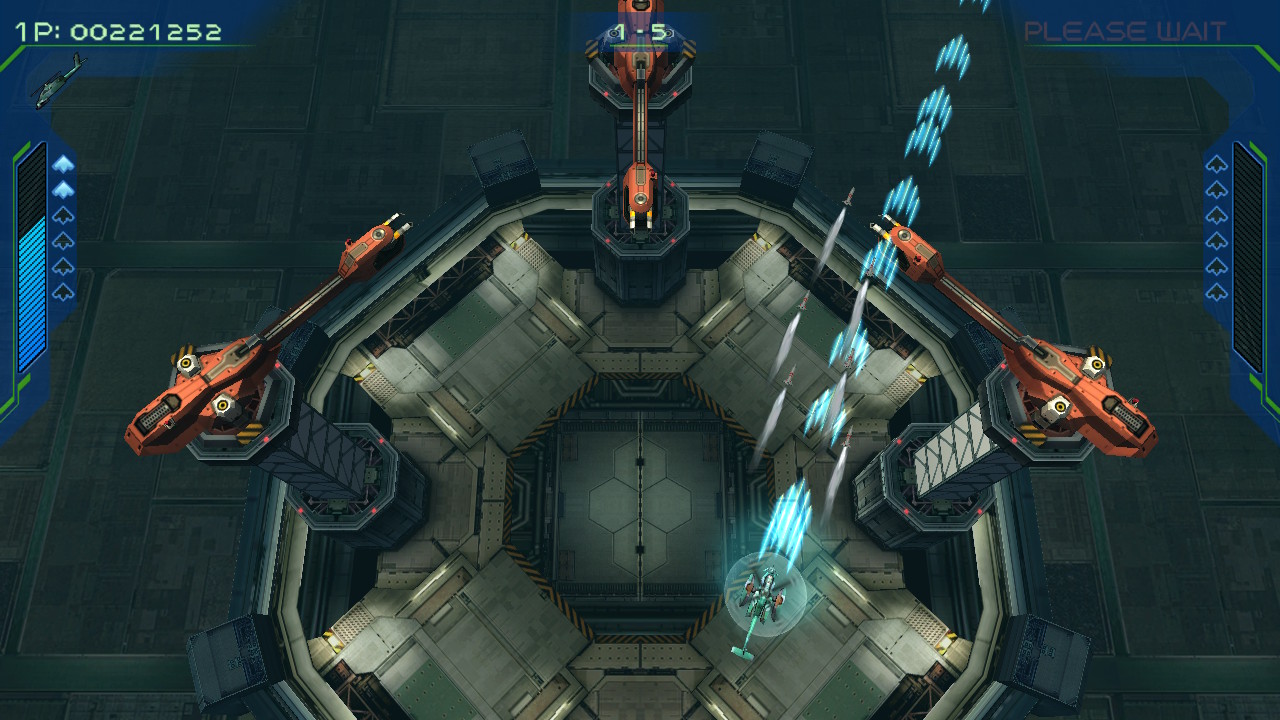Viewport: 1280px width, 720px height.
Task: Select the bottom arrow on the right upgrade meter
Action: click(x=1215, y=290)
